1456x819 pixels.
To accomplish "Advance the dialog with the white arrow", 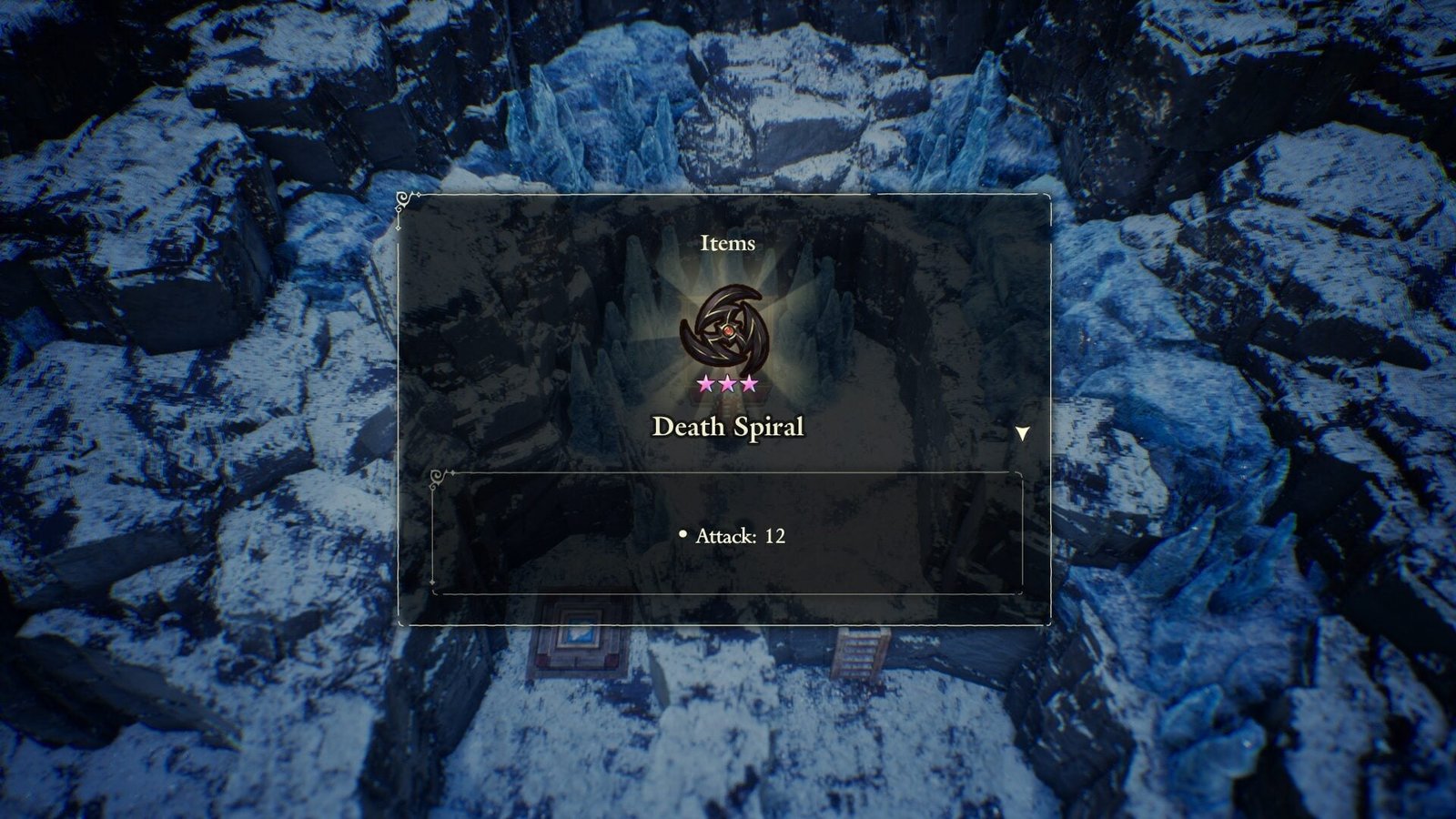I will coord(1022,433).
